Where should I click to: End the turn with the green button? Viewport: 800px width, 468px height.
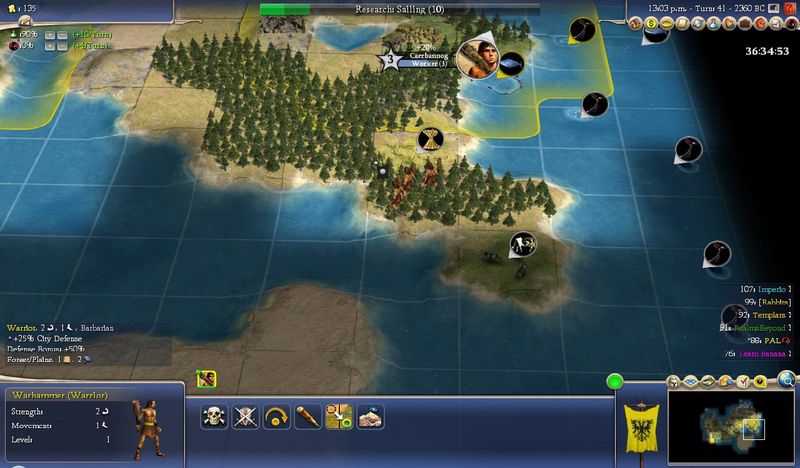pyautogui.click(x=614, y=381)
